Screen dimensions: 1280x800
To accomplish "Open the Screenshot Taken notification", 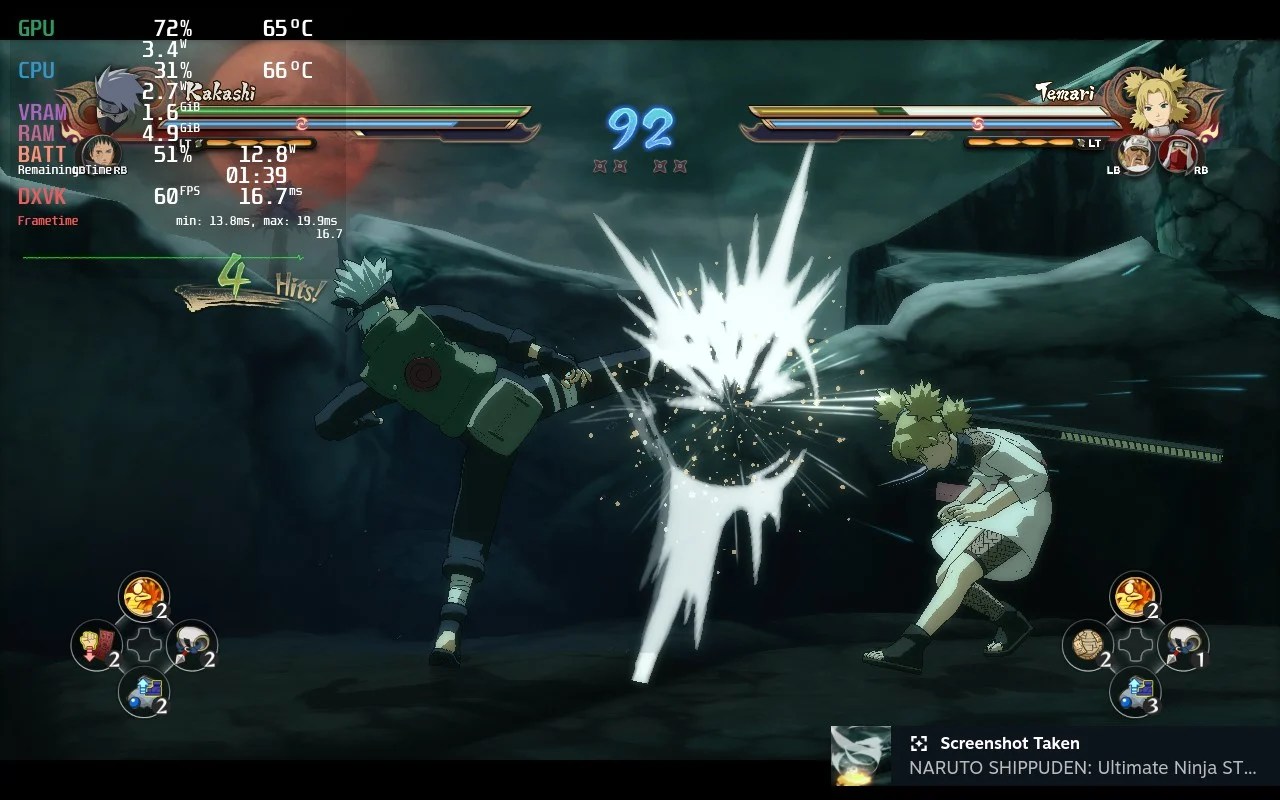I will tap(1008, 743).
